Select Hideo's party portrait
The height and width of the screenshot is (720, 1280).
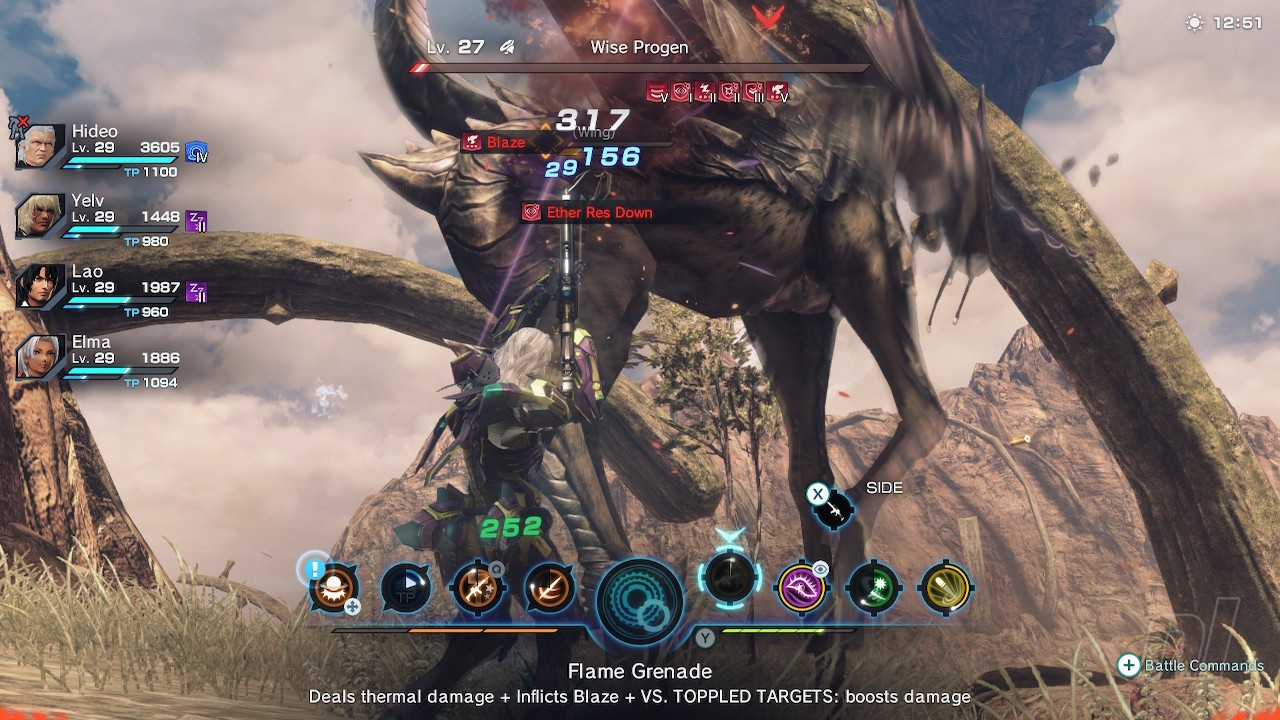[x=41, y=147]
